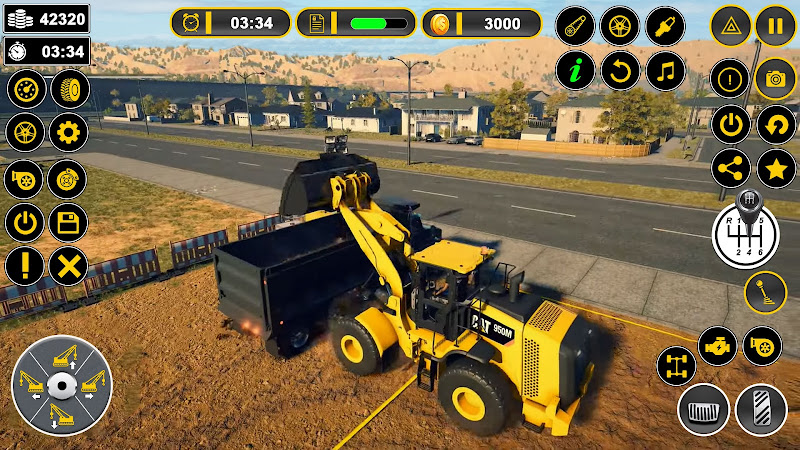Turn on the hazard triangle lights
This screenshot has height=450, width=800.
point(731,25)
